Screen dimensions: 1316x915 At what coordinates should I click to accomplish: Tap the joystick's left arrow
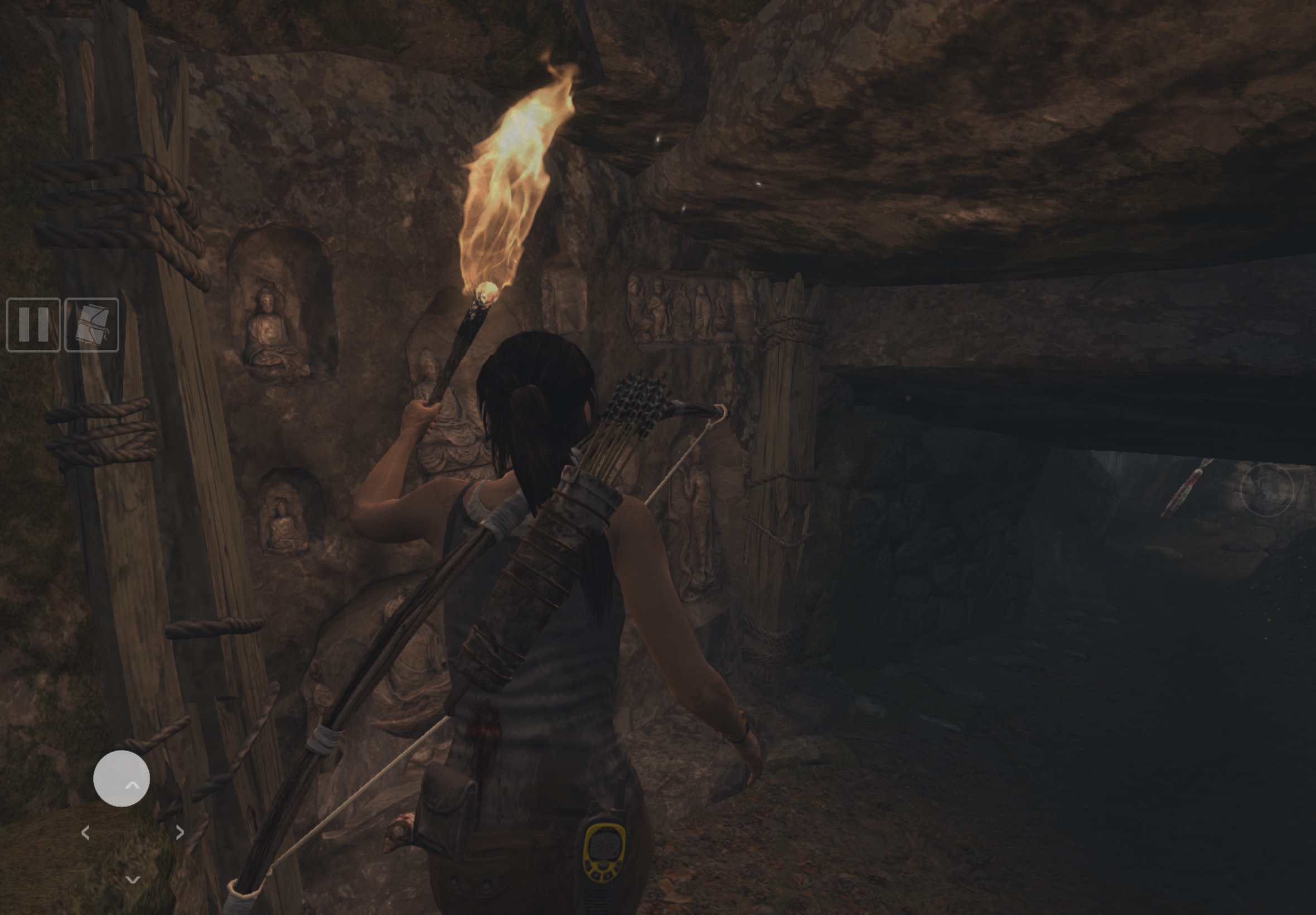coord(85,832)
